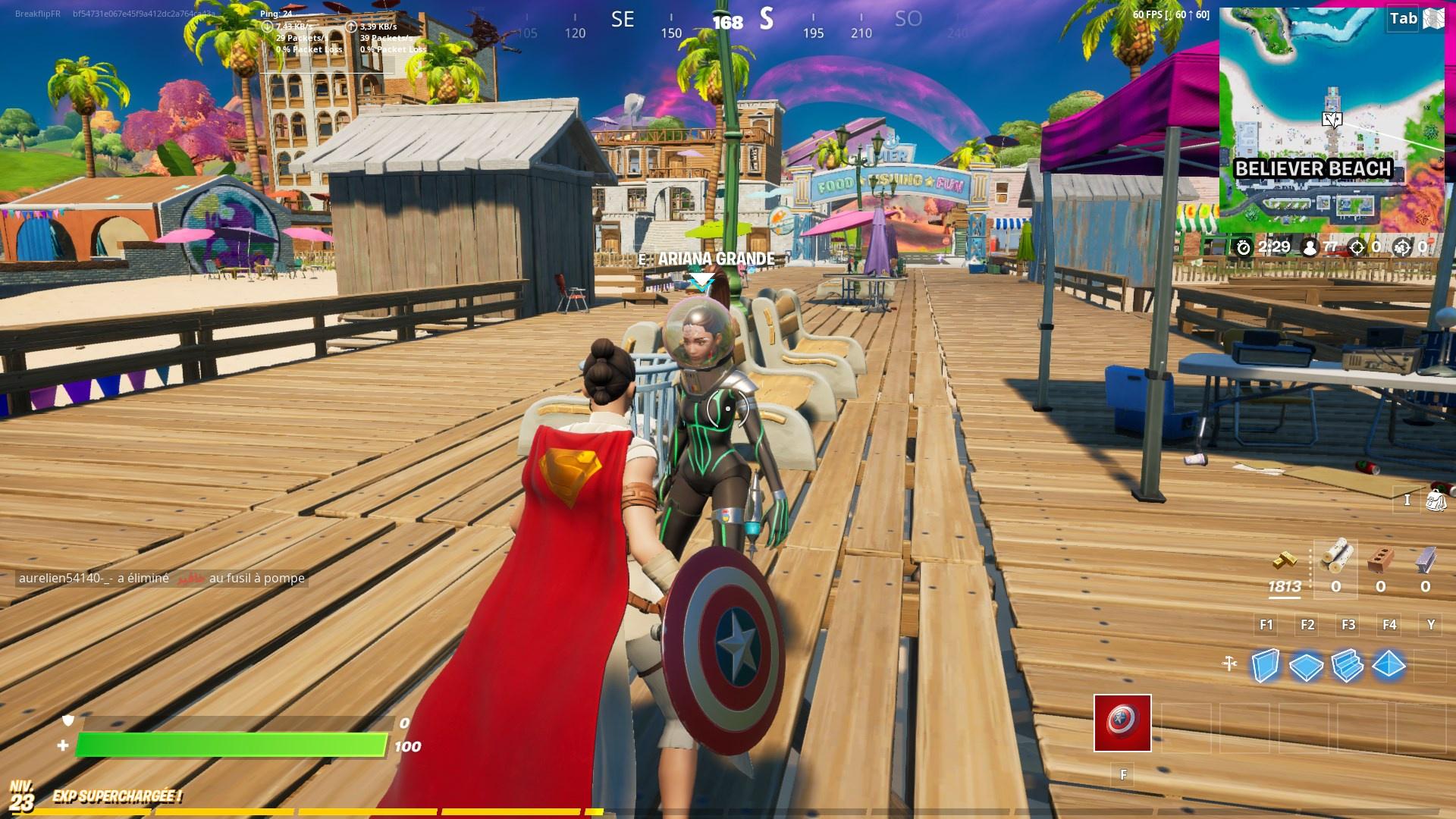Click the eliminations crosshair icon
The image size is (1456, 819).
click(x=1357, y=247)
